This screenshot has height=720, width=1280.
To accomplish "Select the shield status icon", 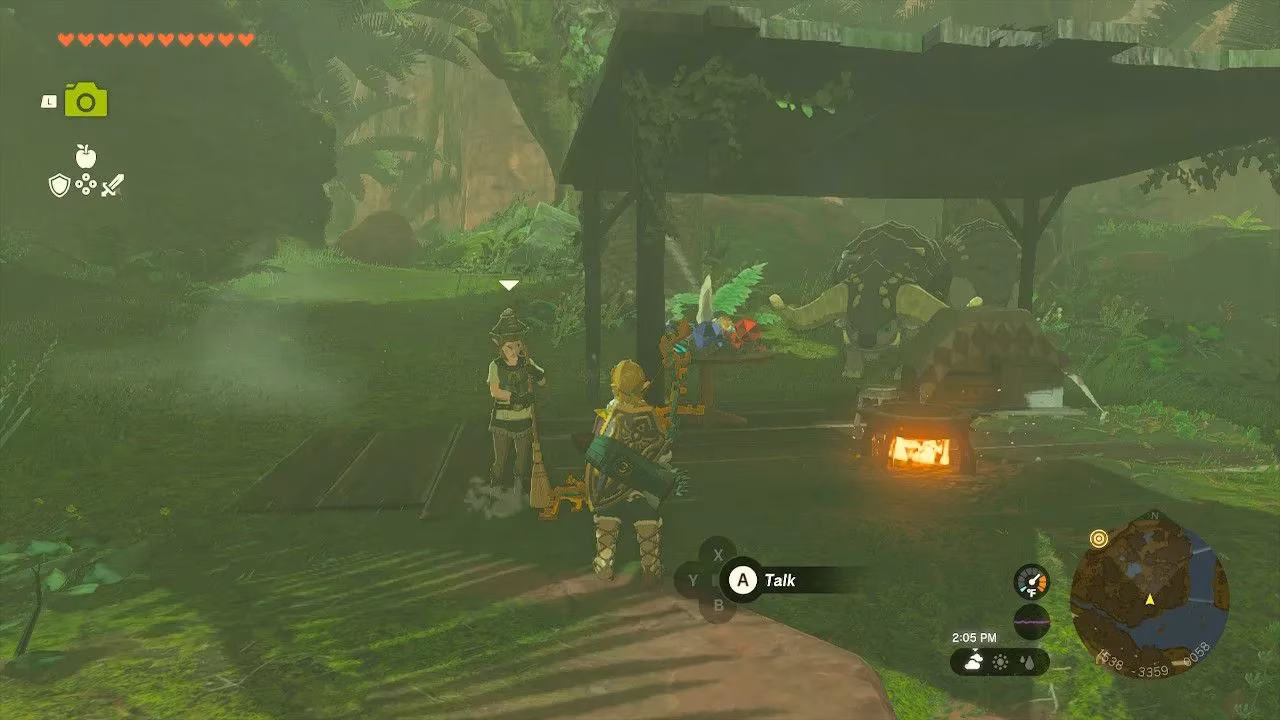I will click(x=59, y=184).
